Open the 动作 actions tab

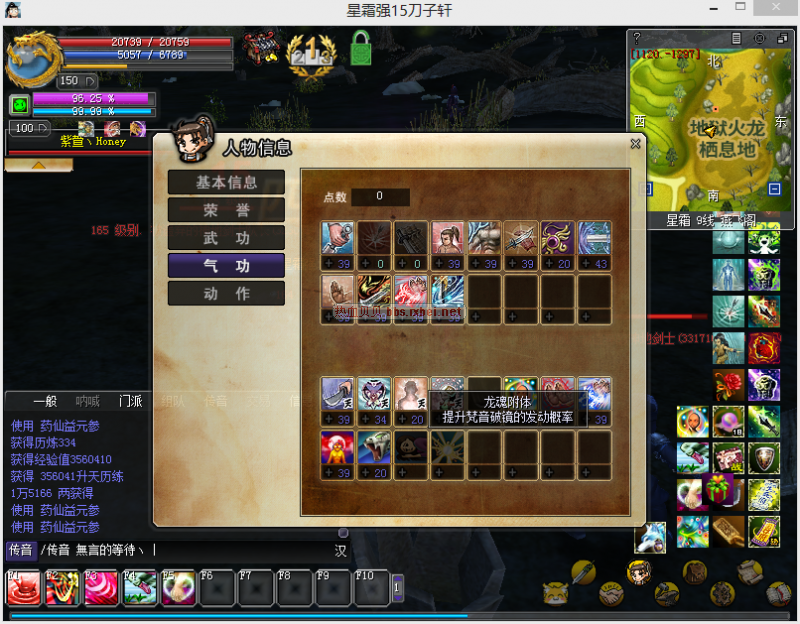226,294
